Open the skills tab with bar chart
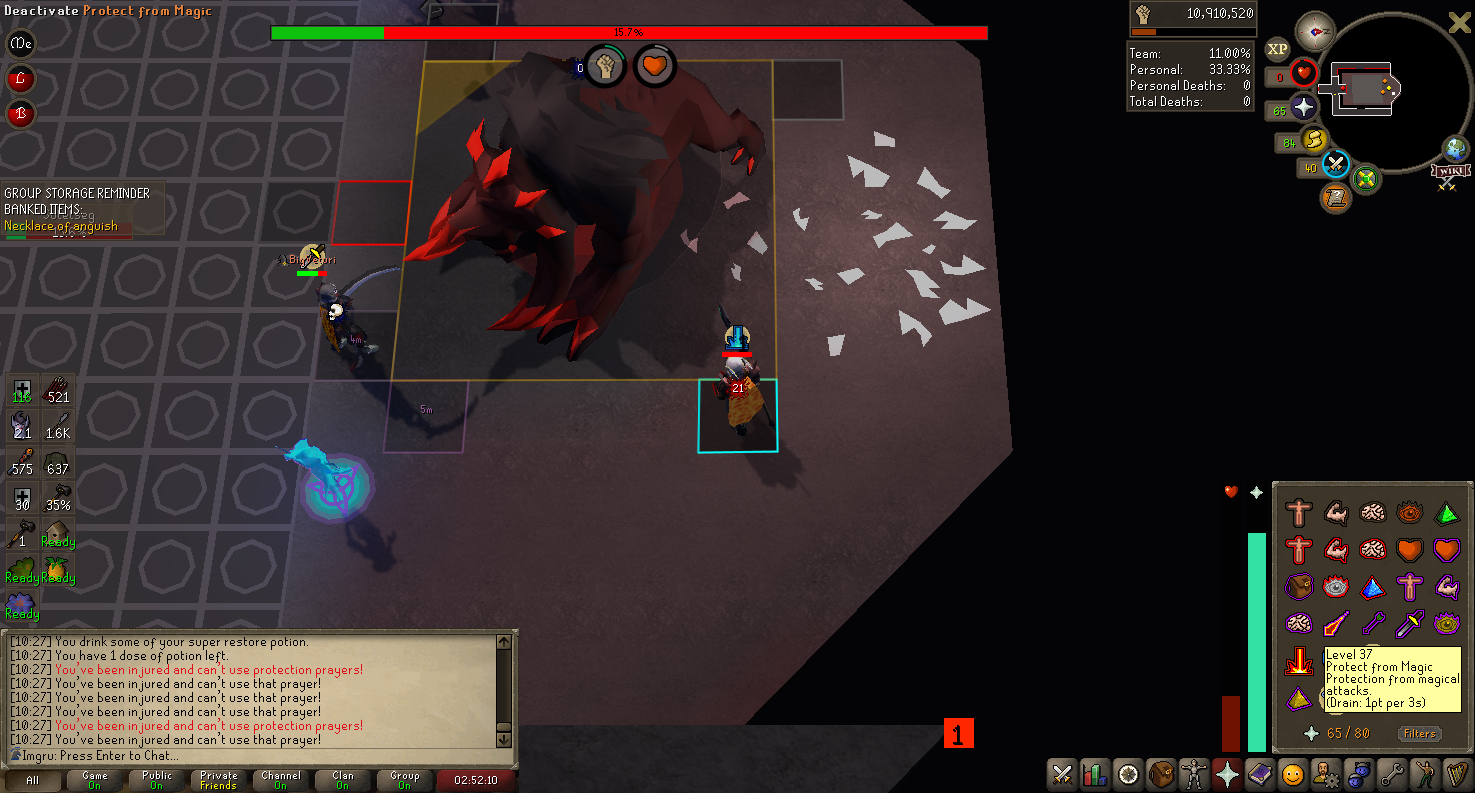Screen dimensions: 1475x793 (x=1095, y=774)
